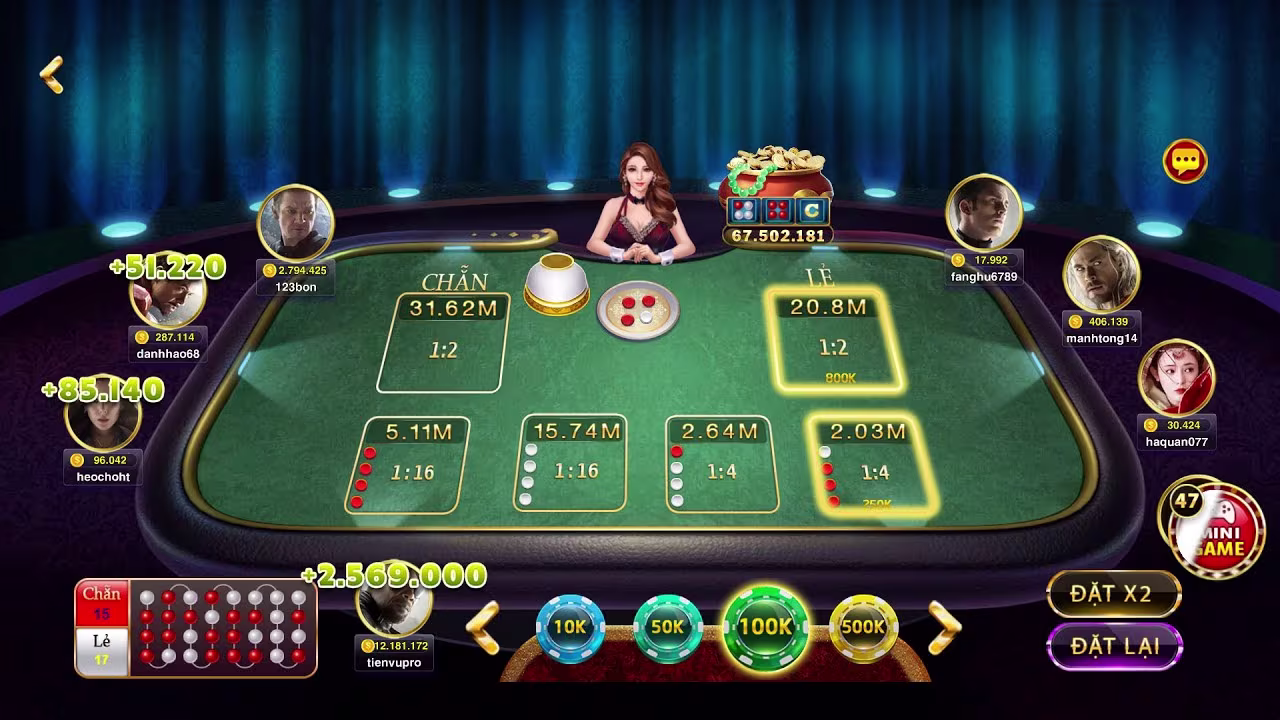Place a bet on Lẻ 20.8M
Viewport: 1280px width, 720px height.
[x=833, y=339]
